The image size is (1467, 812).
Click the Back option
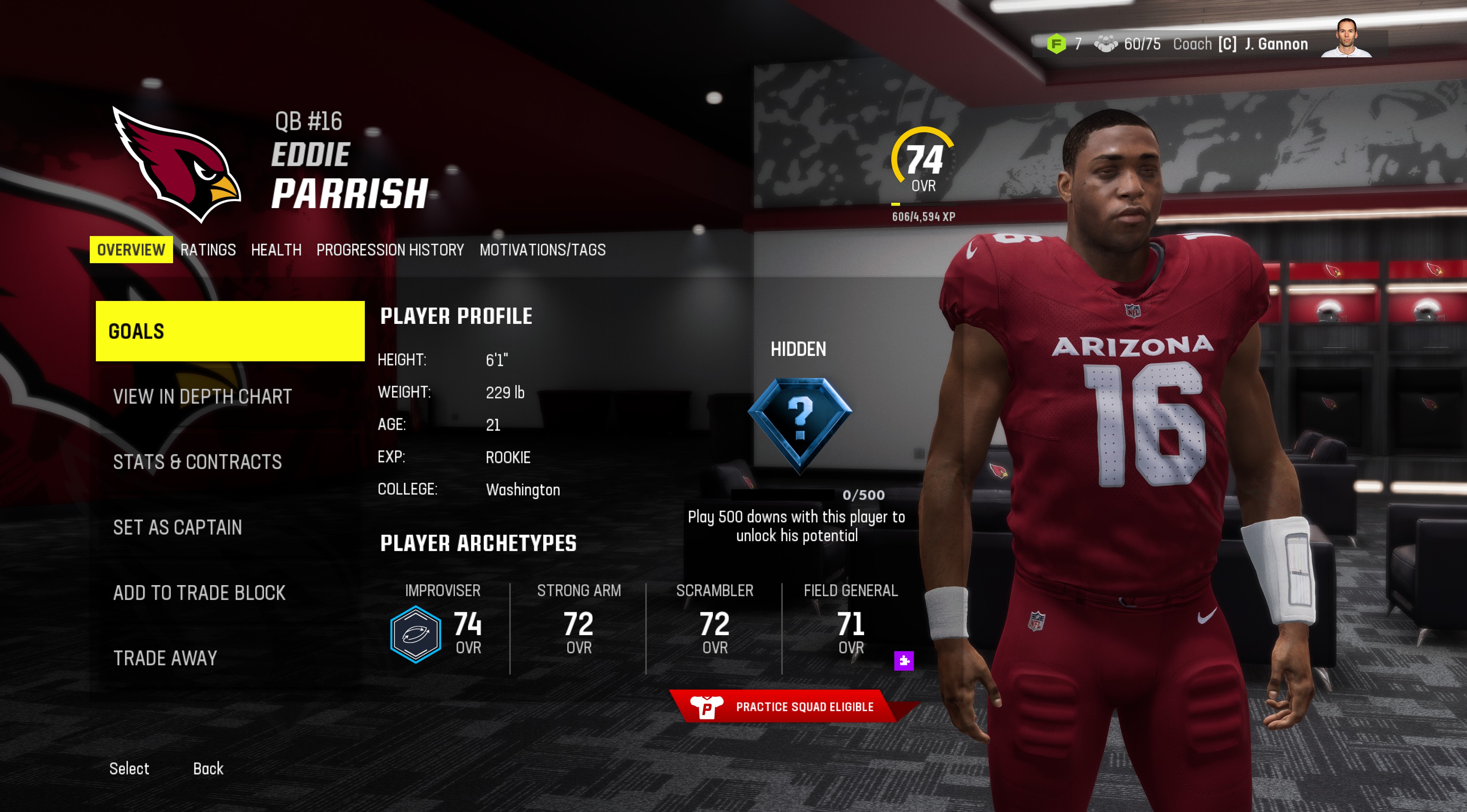click(208, 769)
